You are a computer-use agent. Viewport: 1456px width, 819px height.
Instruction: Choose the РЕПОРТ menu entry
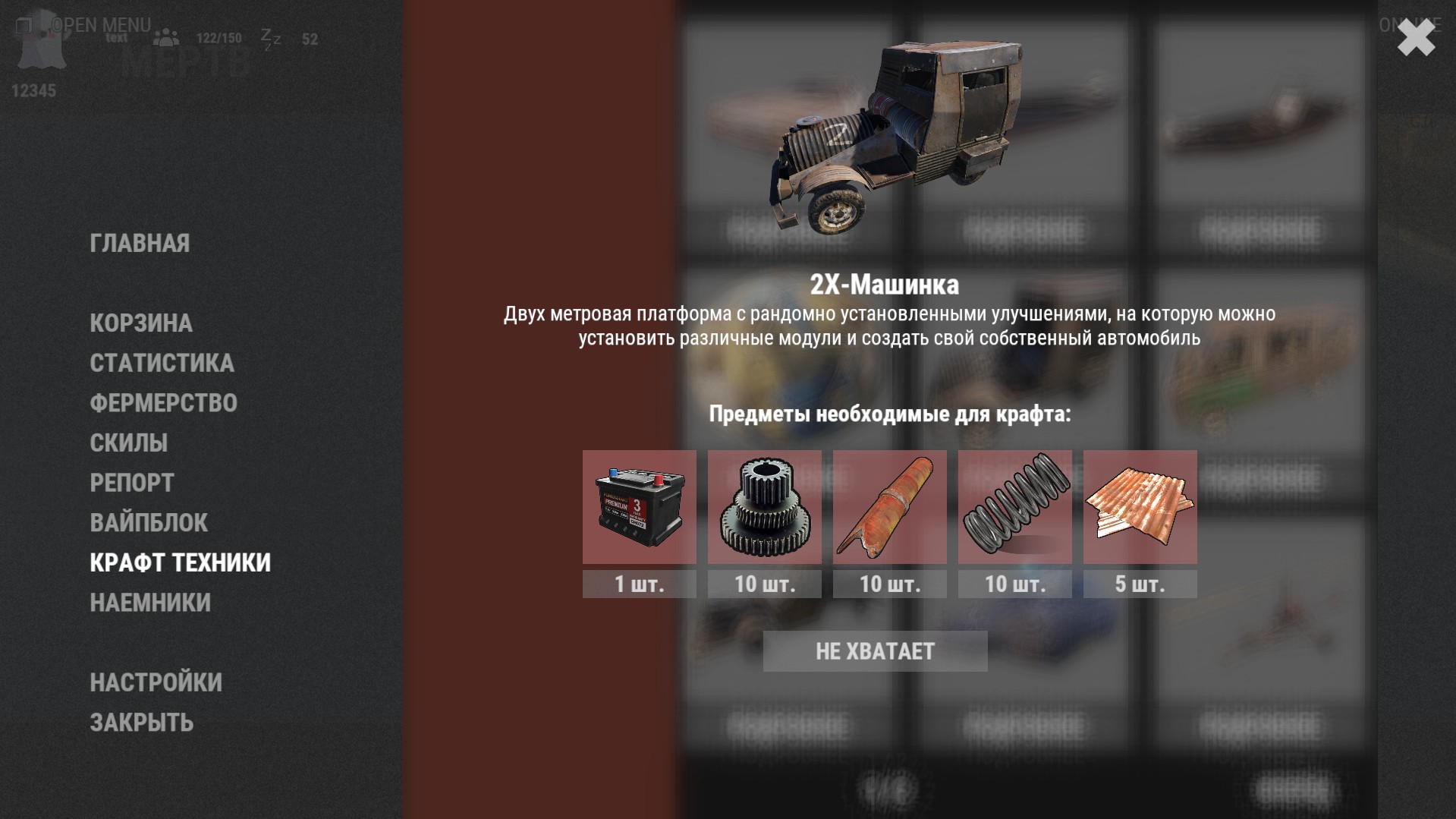point(132,483)
